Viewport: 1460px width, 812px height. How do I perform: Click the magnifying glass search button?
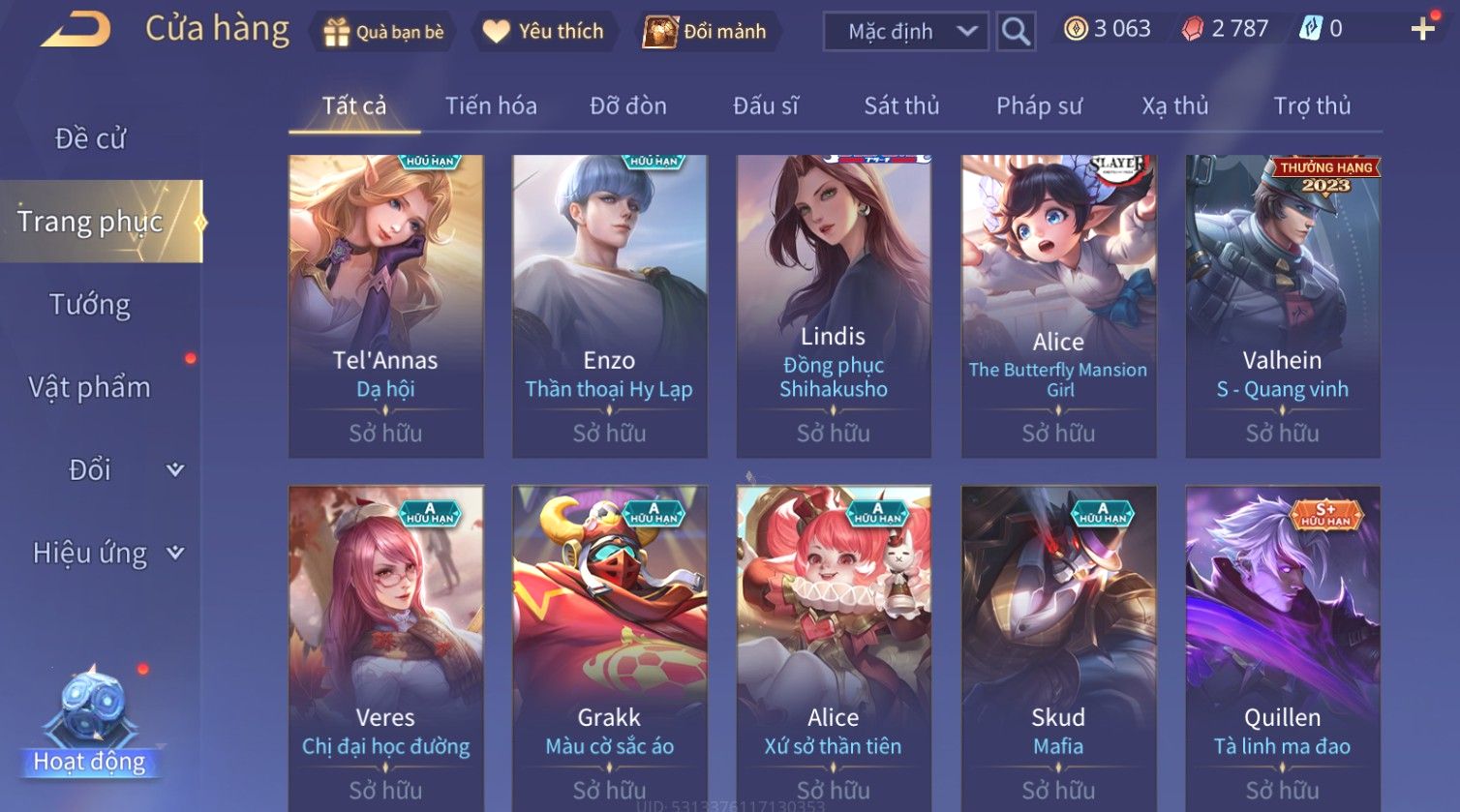point(1016,32)
